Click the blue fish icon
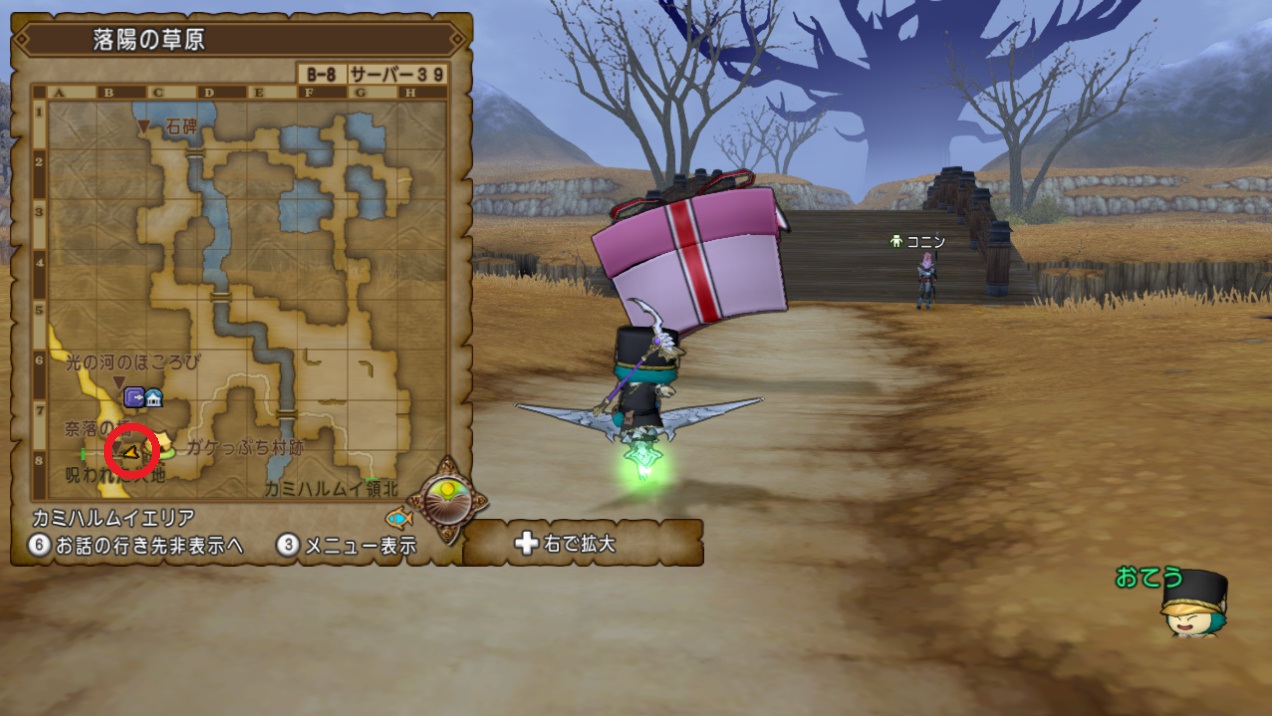 [x=398, y=519]
